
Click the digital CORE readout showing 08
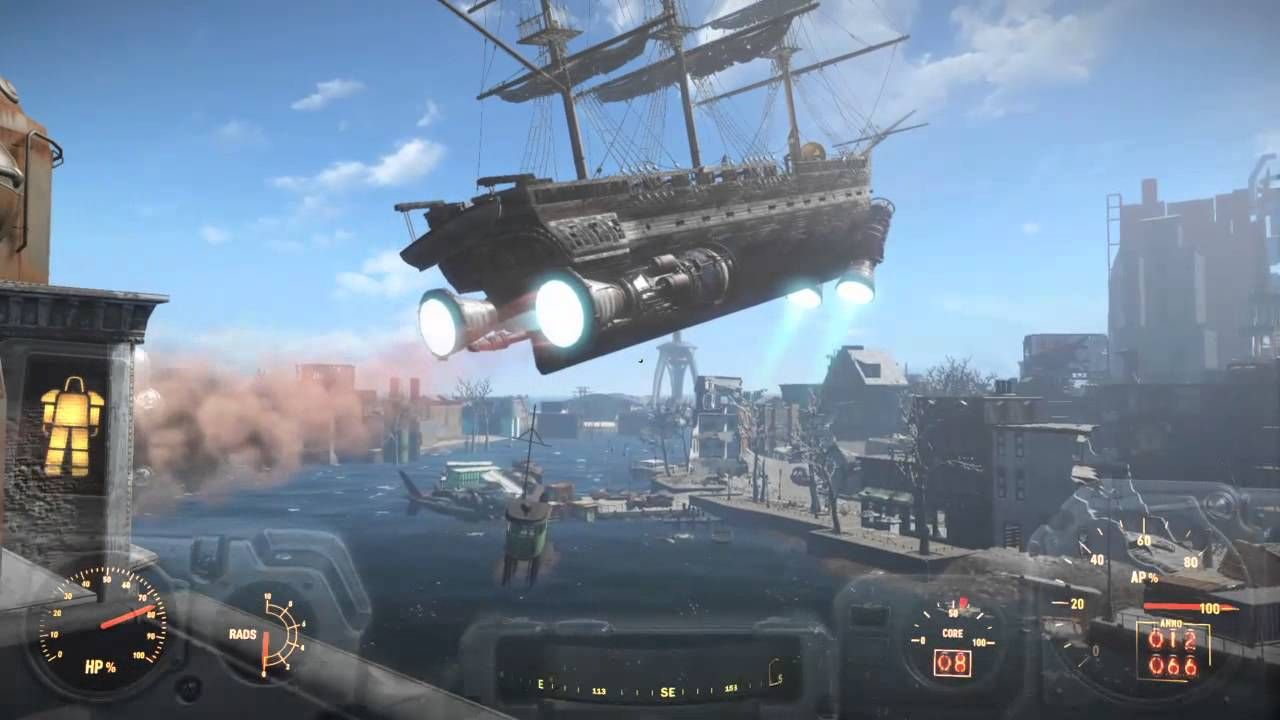point(952,662)
